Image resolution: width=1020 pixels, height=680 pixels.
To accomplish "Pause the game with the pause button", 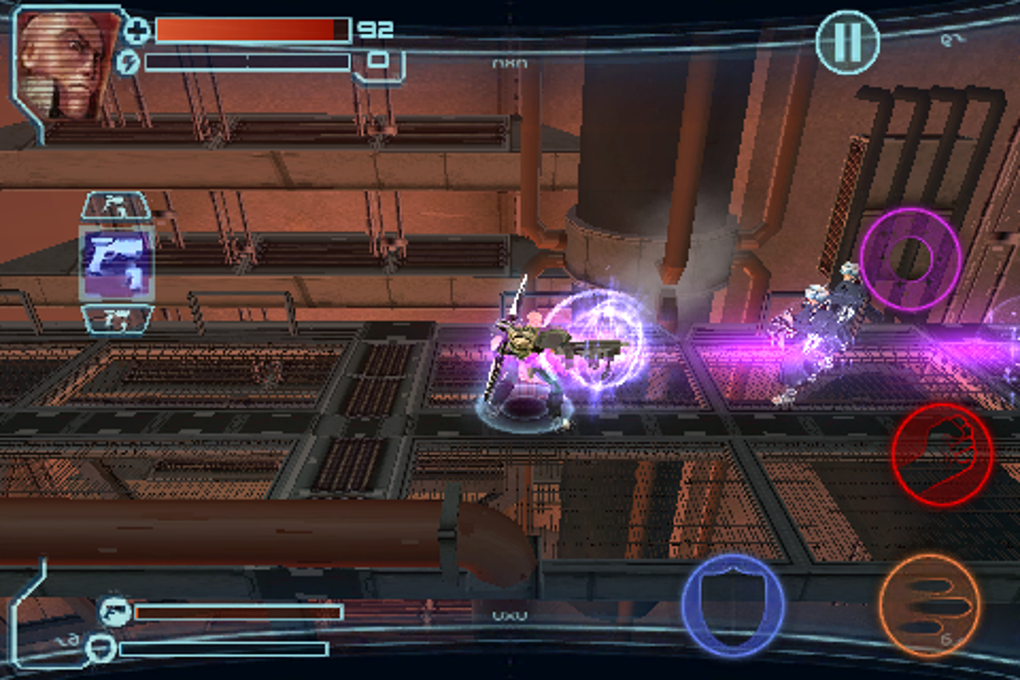I will point(847,42).
